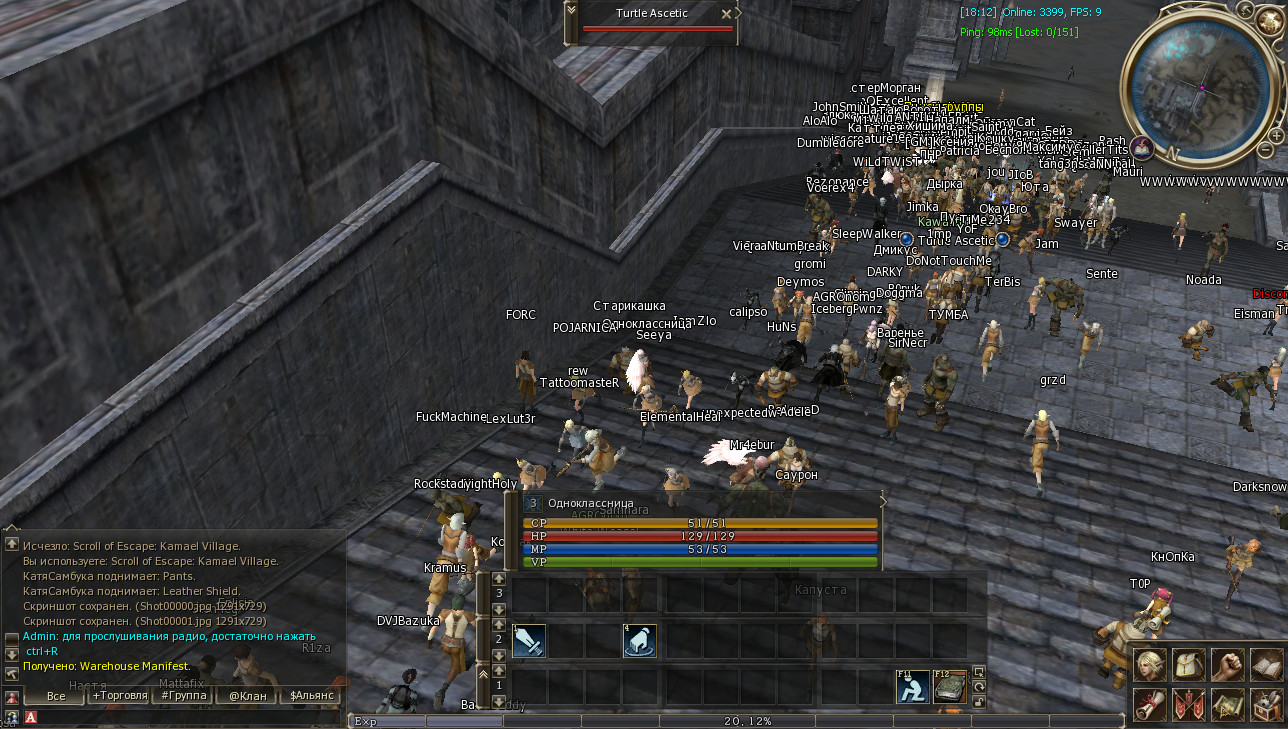Activate the sit/stand action on F11

click(x=912, y=687)
